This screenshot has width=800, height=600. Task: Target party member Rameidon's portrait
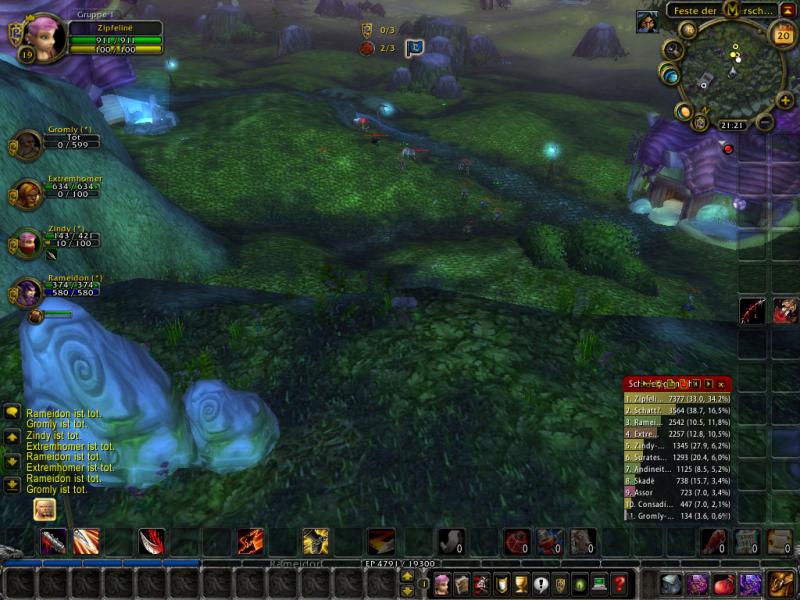27,292
